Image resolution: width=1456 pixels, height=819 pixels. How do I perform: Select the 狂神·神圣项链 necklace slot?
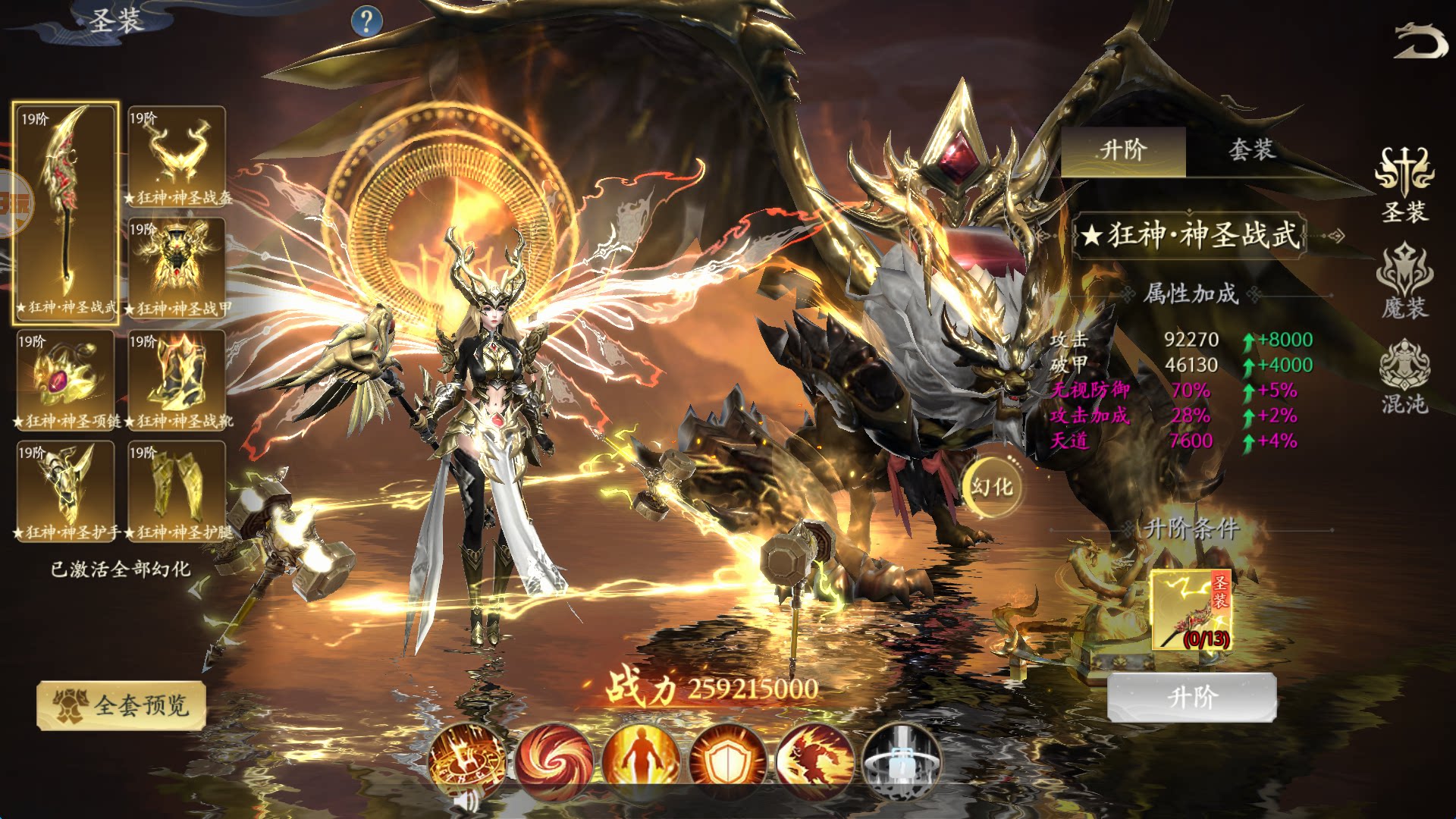(x=66, y=379)
